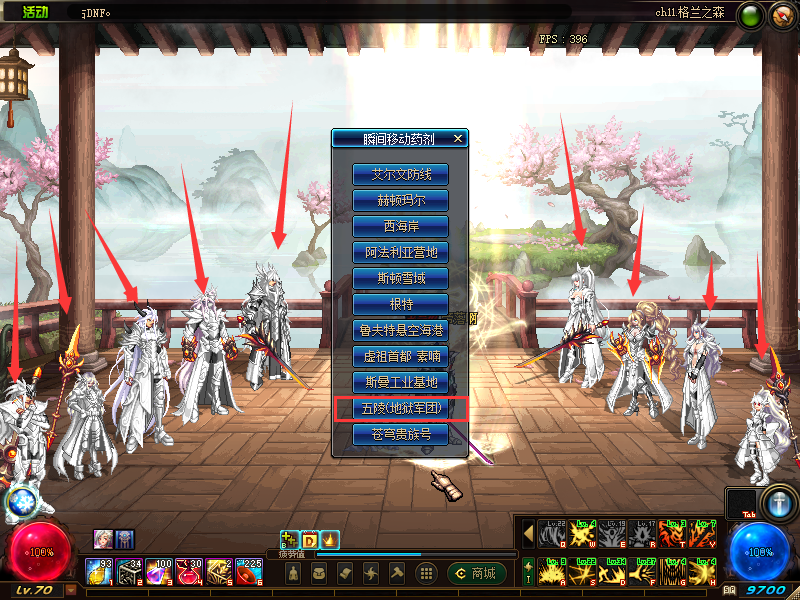Close the 瞬间移动药剂 window
This screenshot has width=800, height=600.
click(457, 139)
